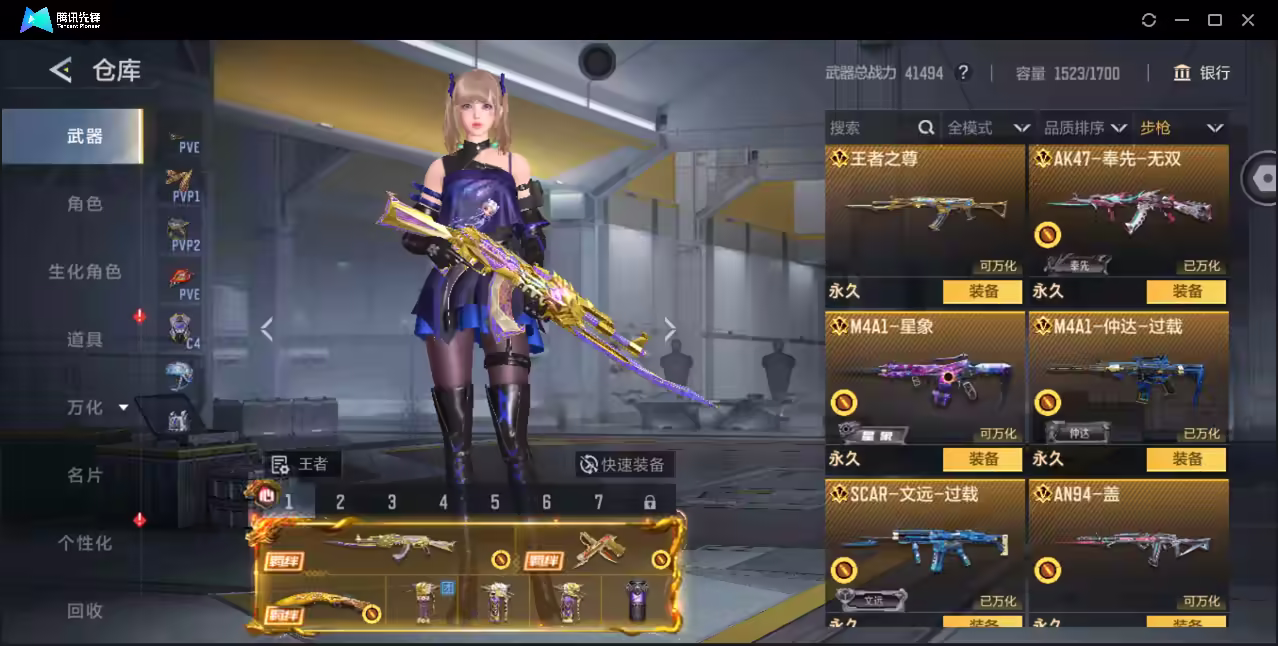Focus the 搜索 weapon search field
The image size is (1278, 646).
click(870, 128)
